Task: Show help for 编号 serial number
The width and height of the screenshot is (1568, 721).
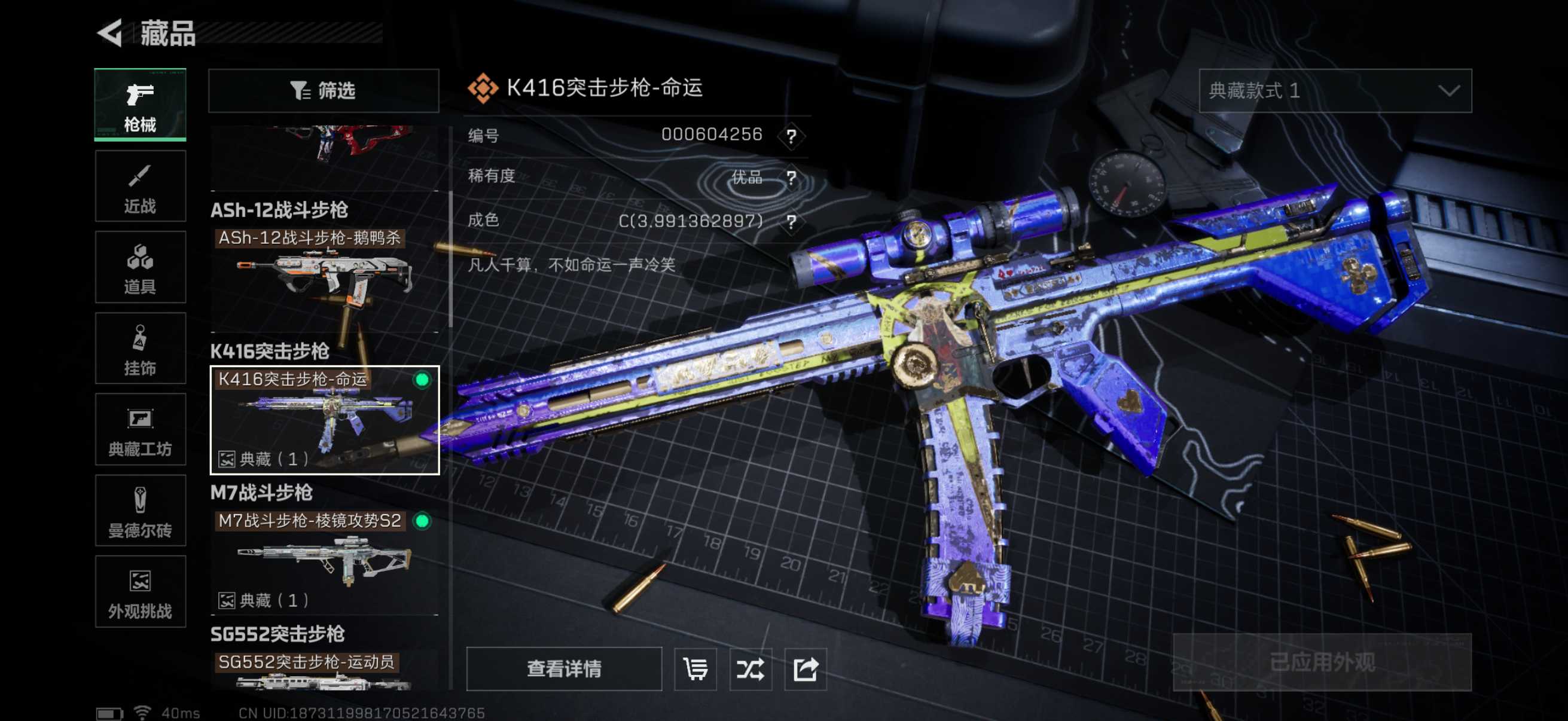Action: [791, 136]
